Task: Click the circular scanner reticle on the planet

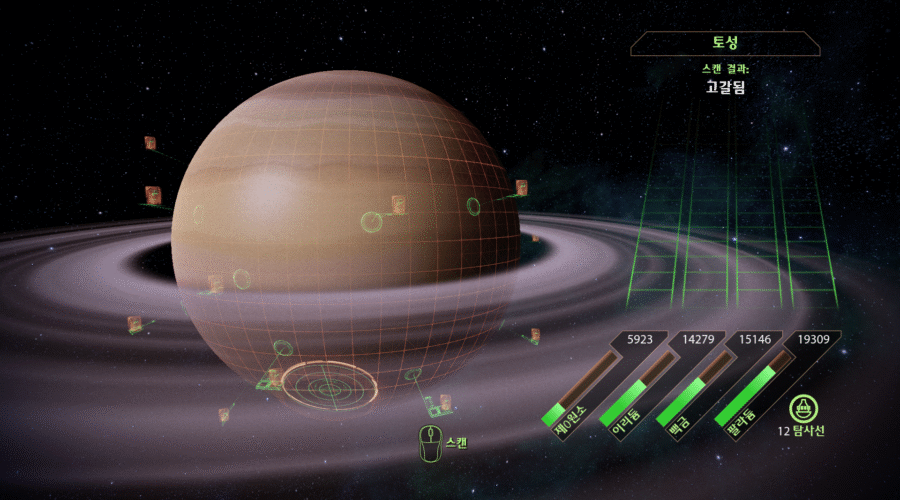Action: 327,386
